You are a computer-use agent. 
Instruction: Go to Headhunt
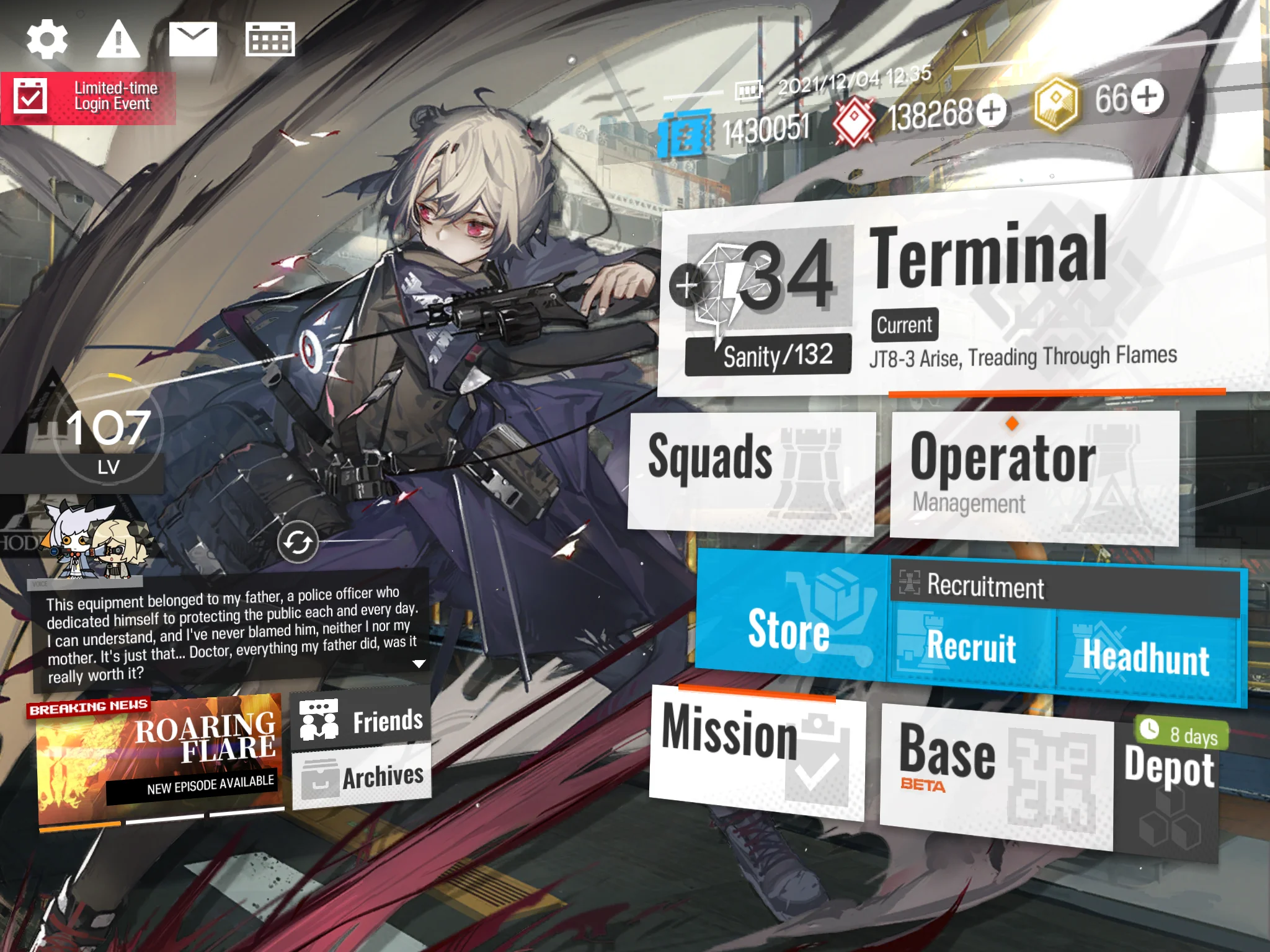click(x=1146, y=657)
